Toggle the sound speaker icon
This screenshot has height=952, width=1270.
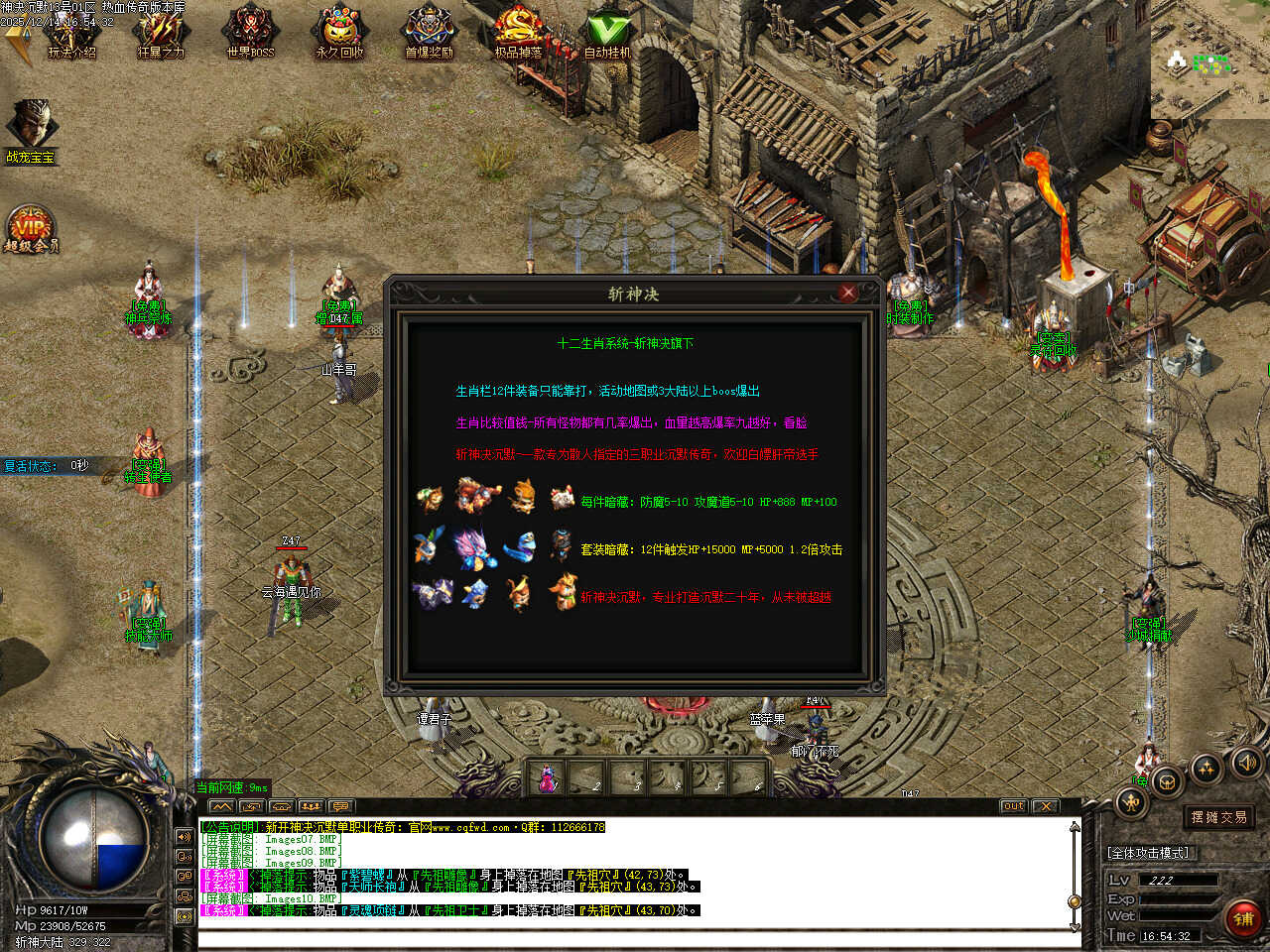tap(1245, 763)
